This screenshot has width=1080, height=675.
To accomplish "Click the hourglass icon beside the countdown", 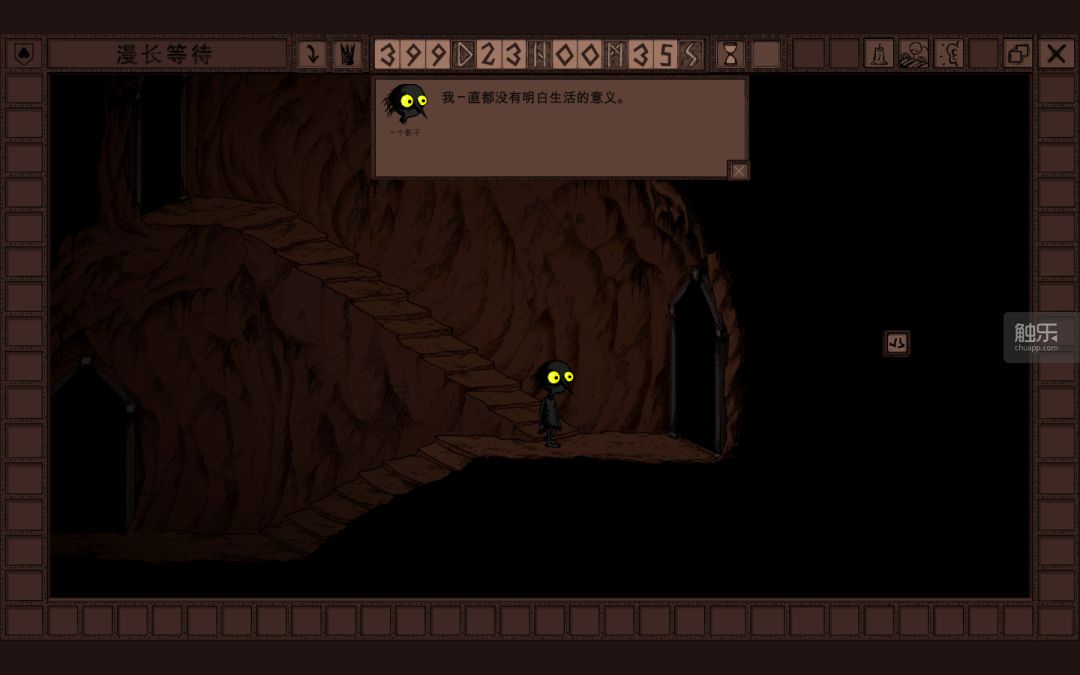I will 730,54.
